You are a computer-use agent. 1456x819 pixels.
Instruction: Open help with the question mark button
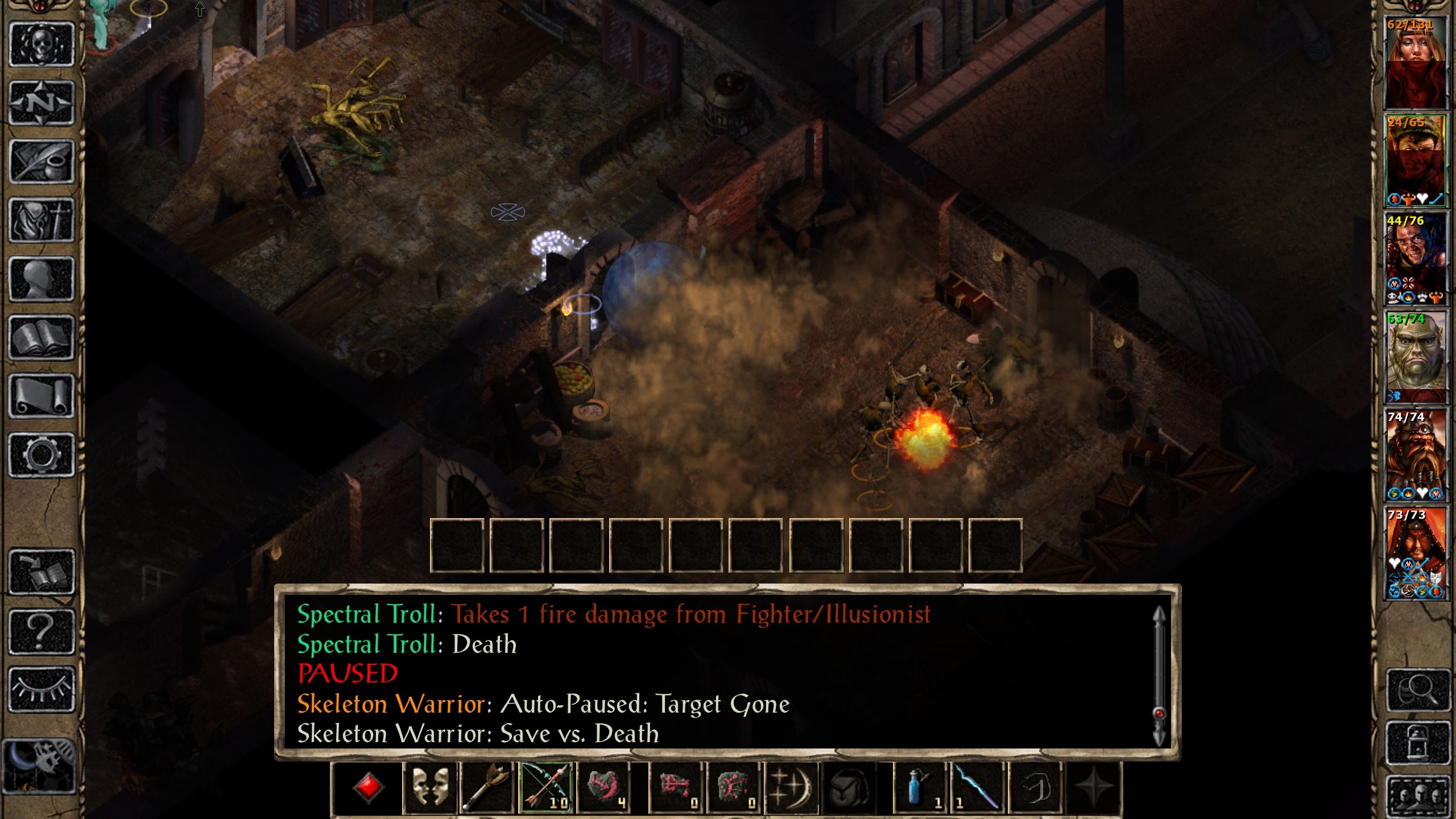[x=42, y=631]
